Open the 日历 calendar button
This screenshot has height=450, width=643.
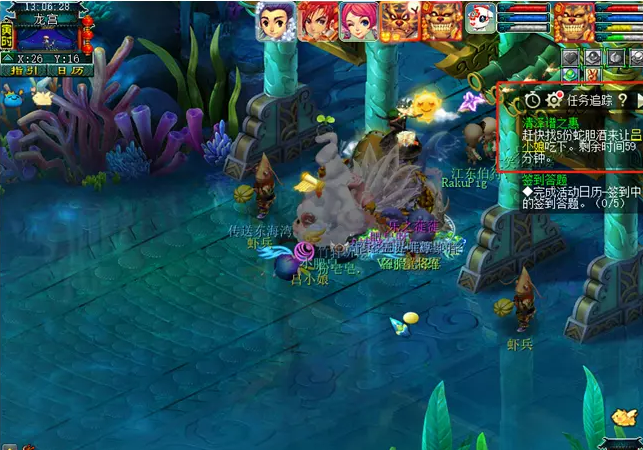(x=67, y=70)
